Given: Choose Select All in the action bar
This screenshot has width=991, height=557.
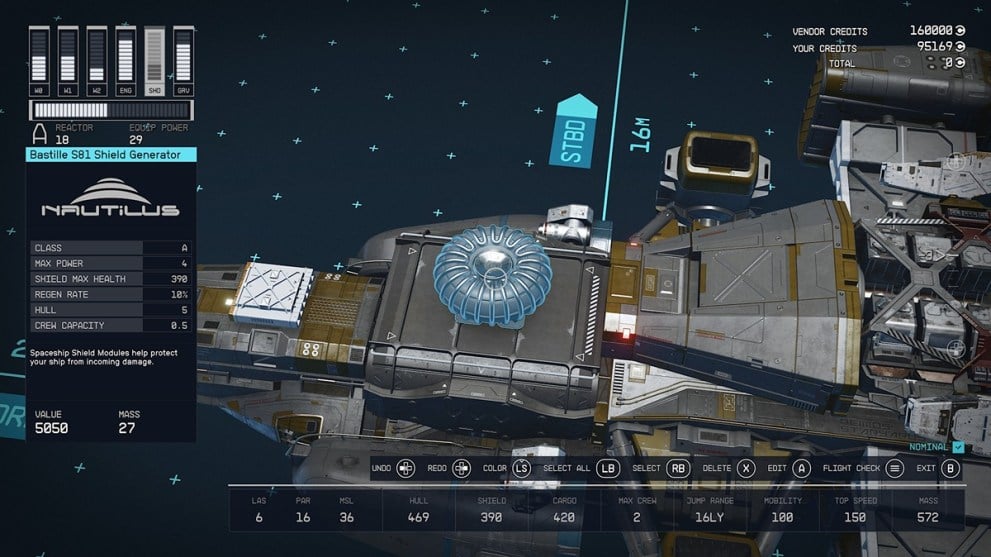Looking at the screenshot, I should click(607, 468).
